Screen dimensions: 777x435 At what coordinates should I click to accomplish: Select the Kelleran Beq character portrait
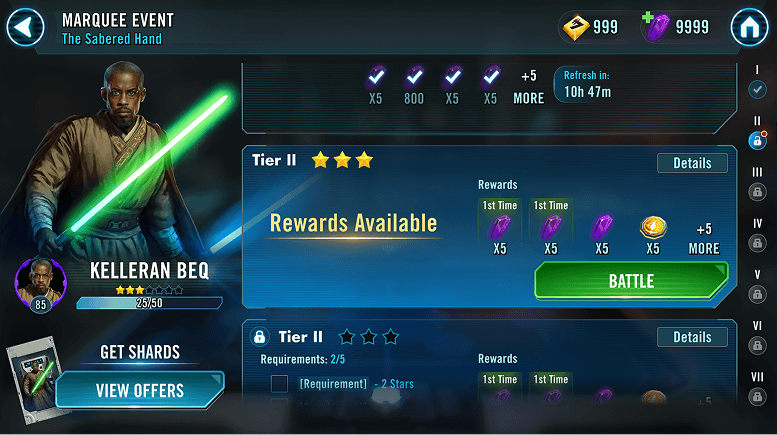tap(40, 282)
